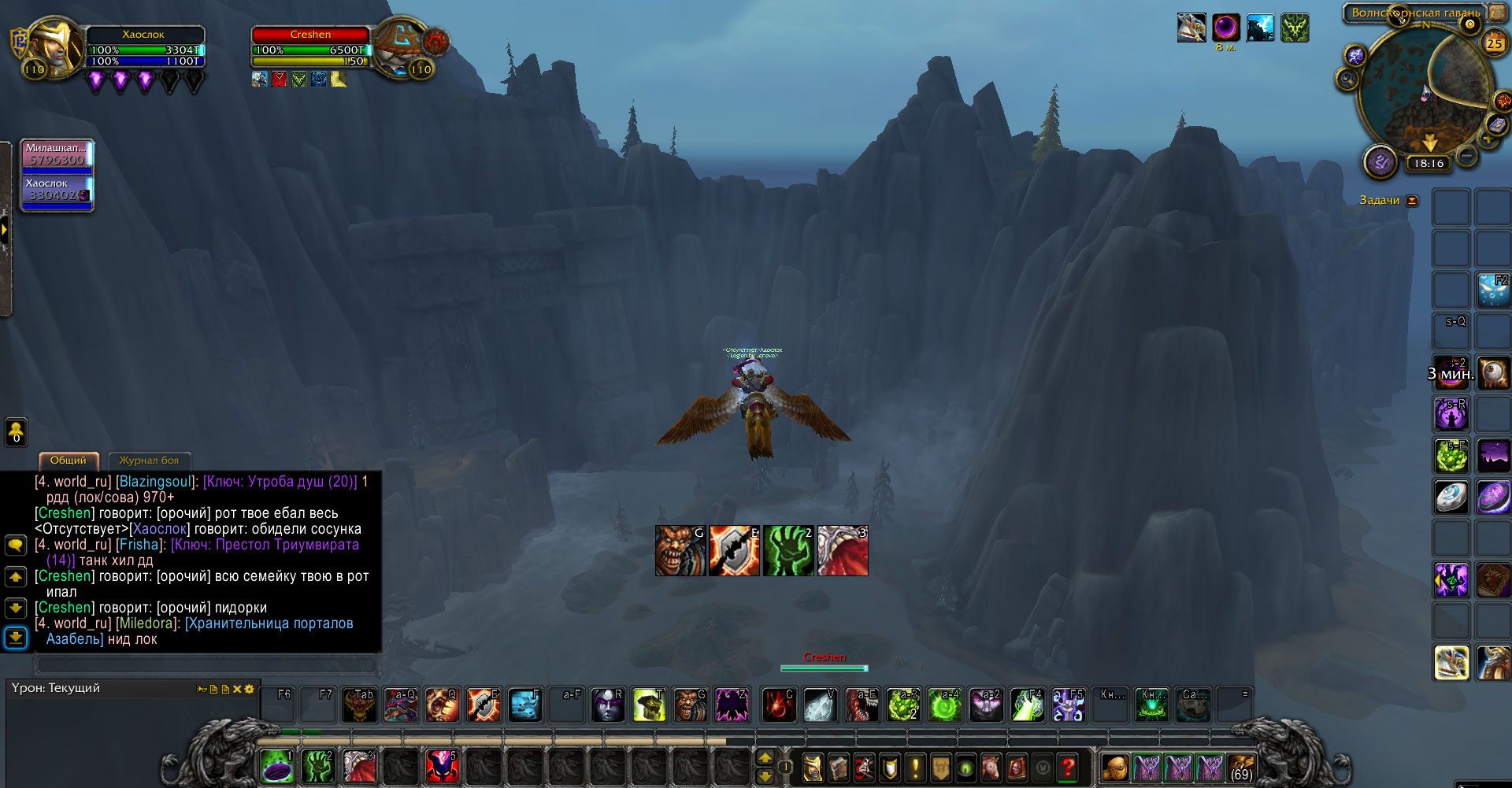This screenshot has height=788, width=1512.
Task: Click the minimap tracking magnifier icon
Action: coord(1347,79)
